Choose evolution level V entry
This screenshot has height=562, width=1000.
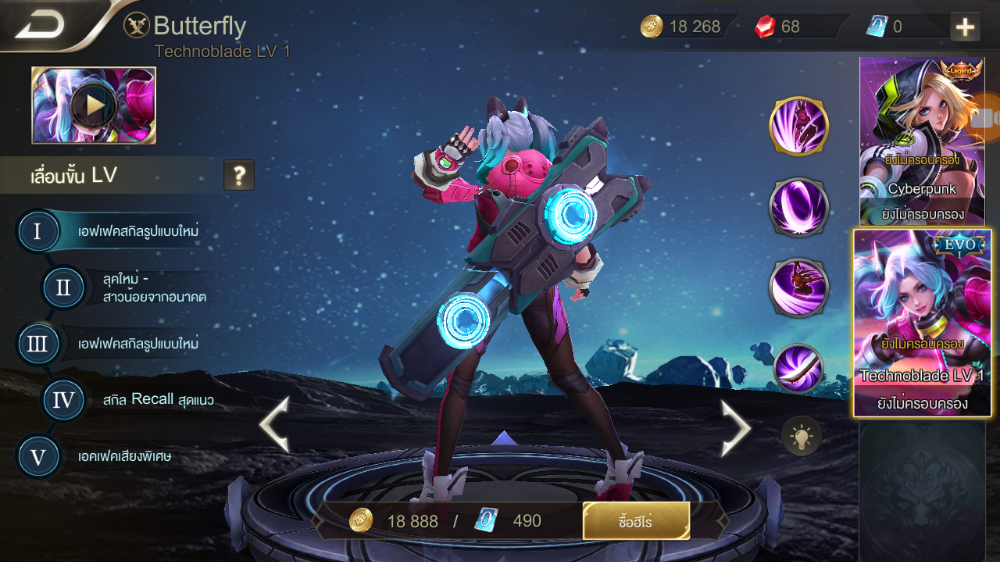[x=38, y=457]
